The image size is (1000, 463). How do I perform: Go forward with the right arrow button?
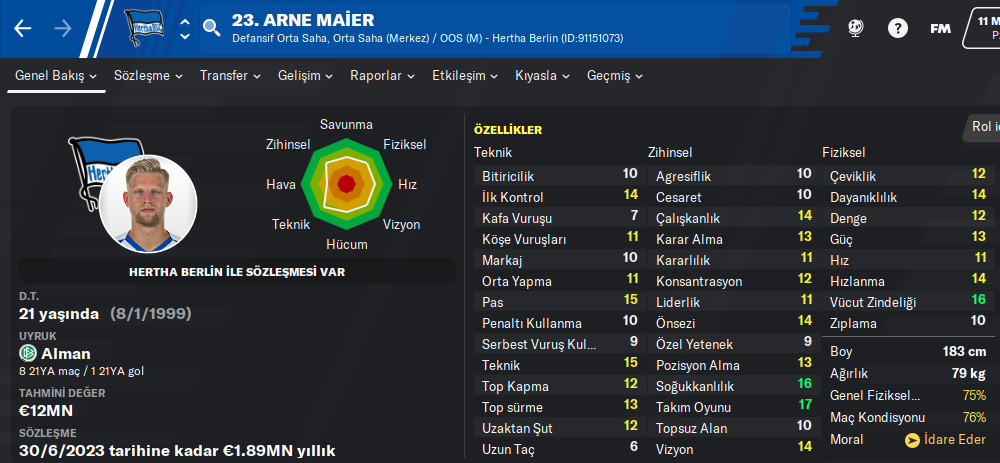click(63, 28)
